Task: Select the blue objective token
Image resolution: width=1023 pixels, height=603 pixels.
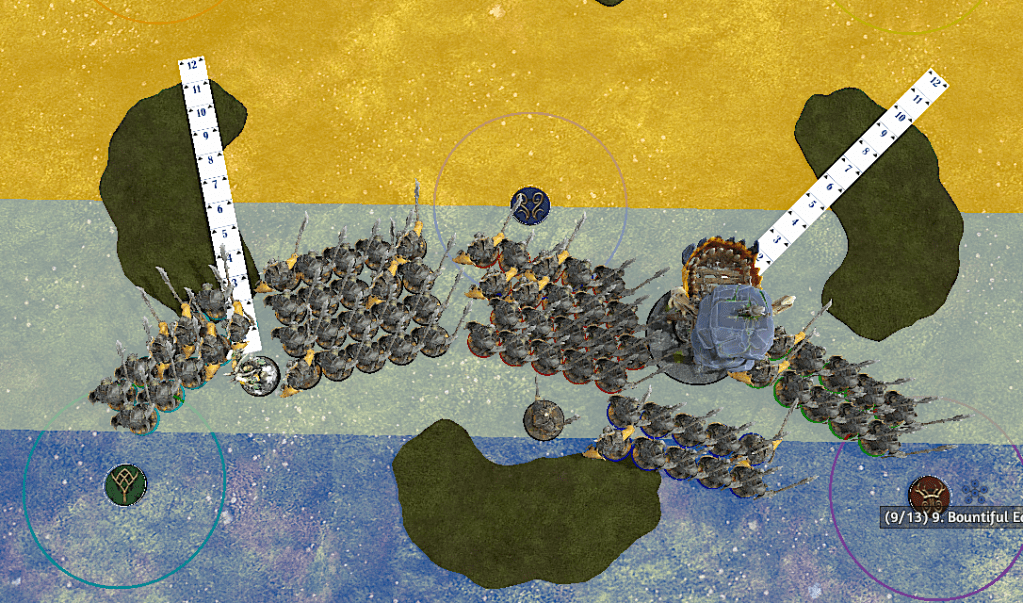Action: click(x=530, y=206)
